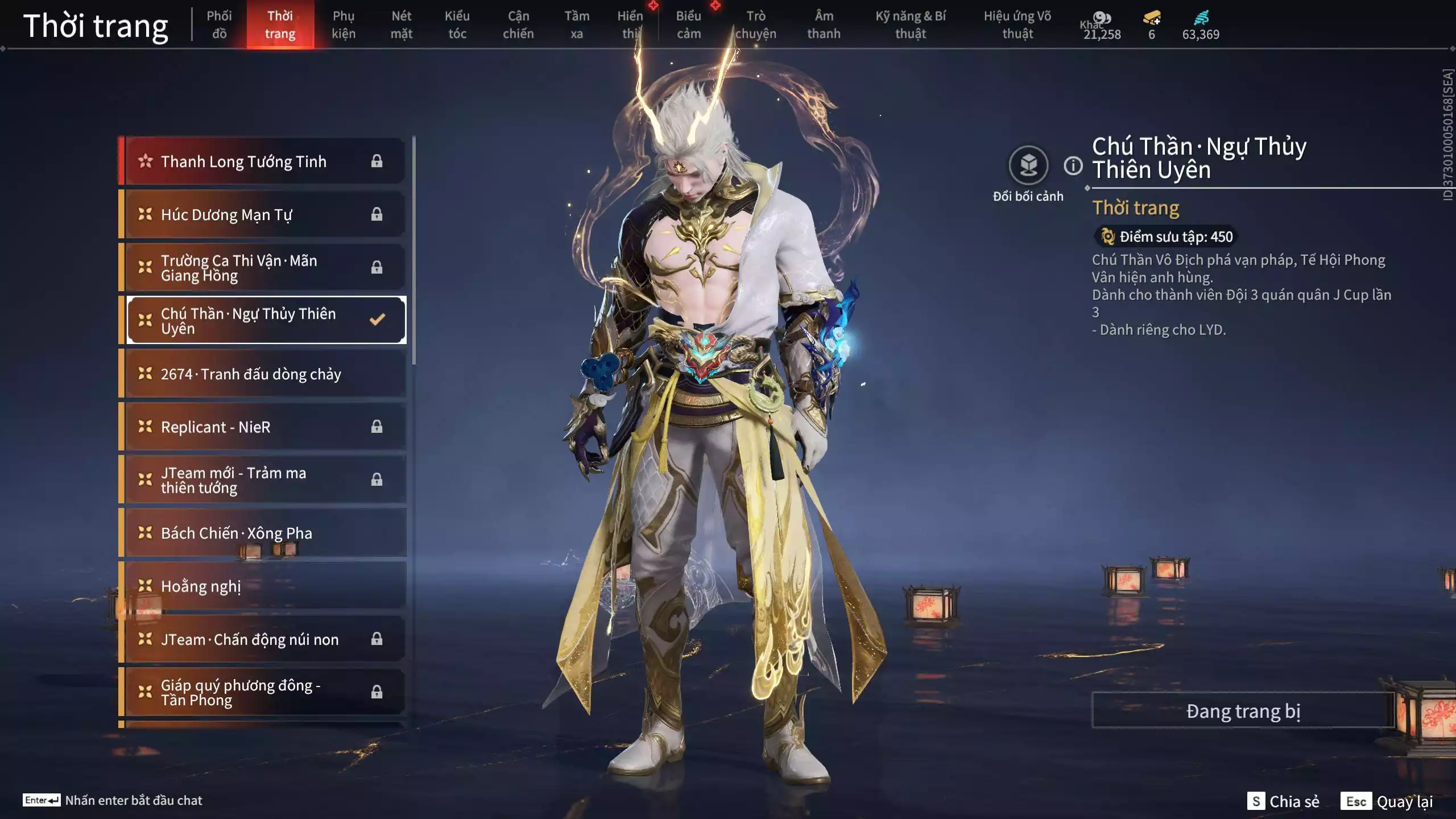Screen dimensions: 1456x819
Task: Open the "Khác" coin currency icon
Action: click(1102, 19)
